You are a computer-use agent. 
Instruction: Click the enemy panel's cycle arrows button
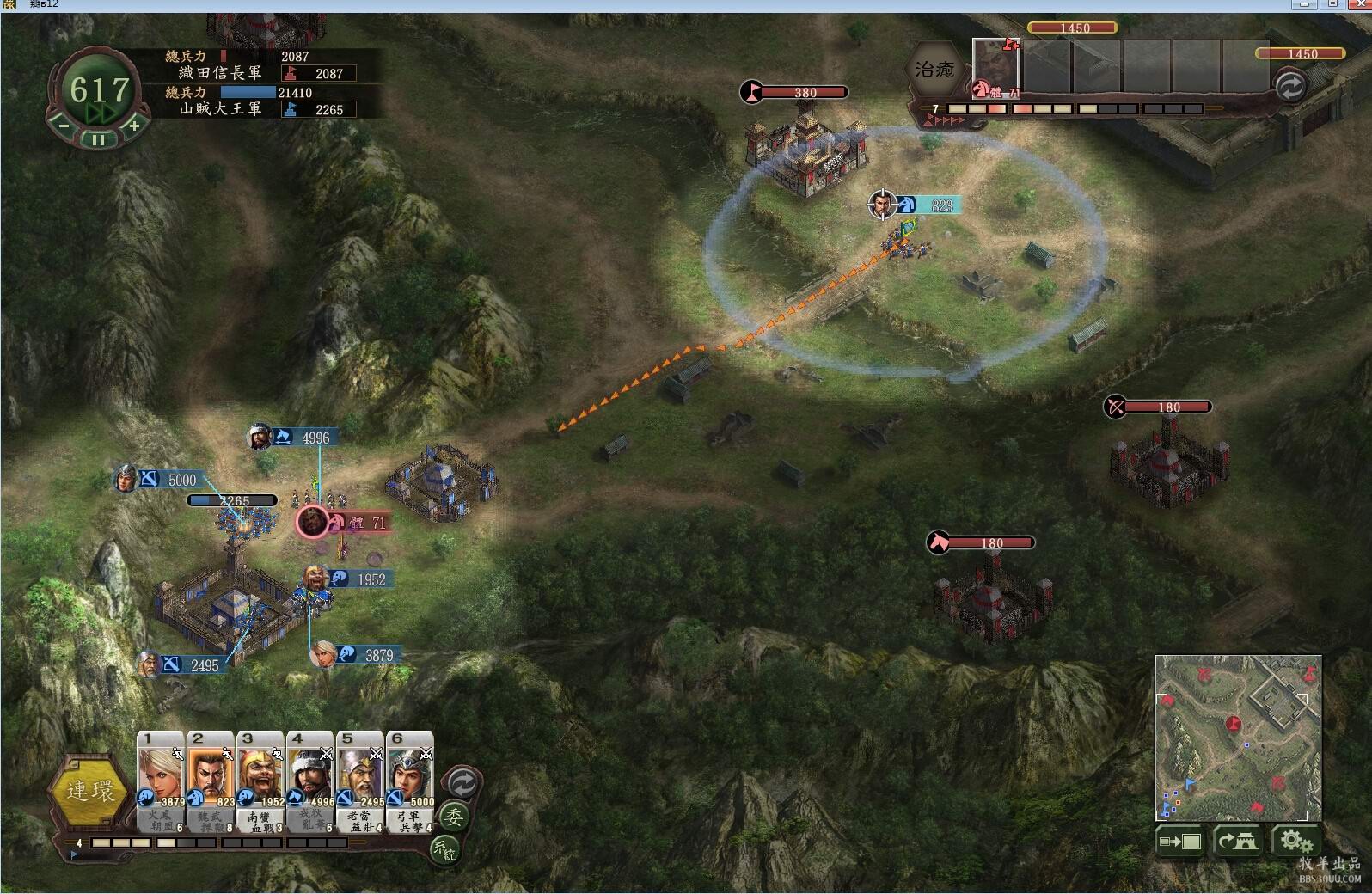[1289, 87]
